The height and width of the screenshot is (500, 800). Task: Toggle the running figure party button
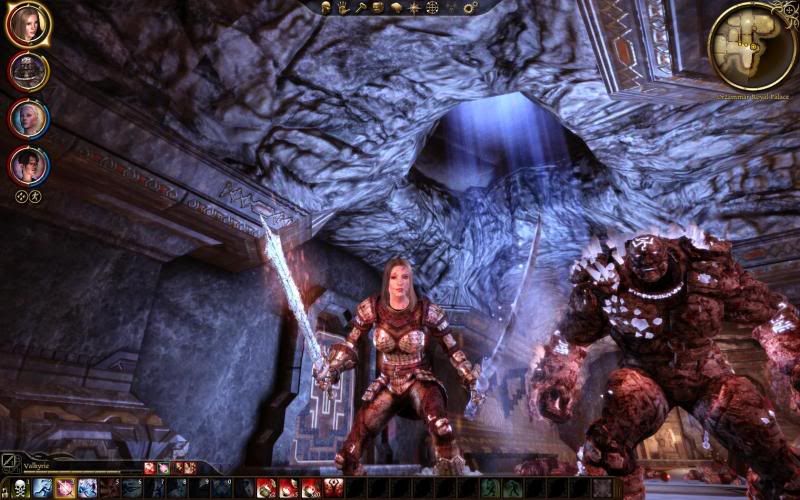click(x=35, y=197)
